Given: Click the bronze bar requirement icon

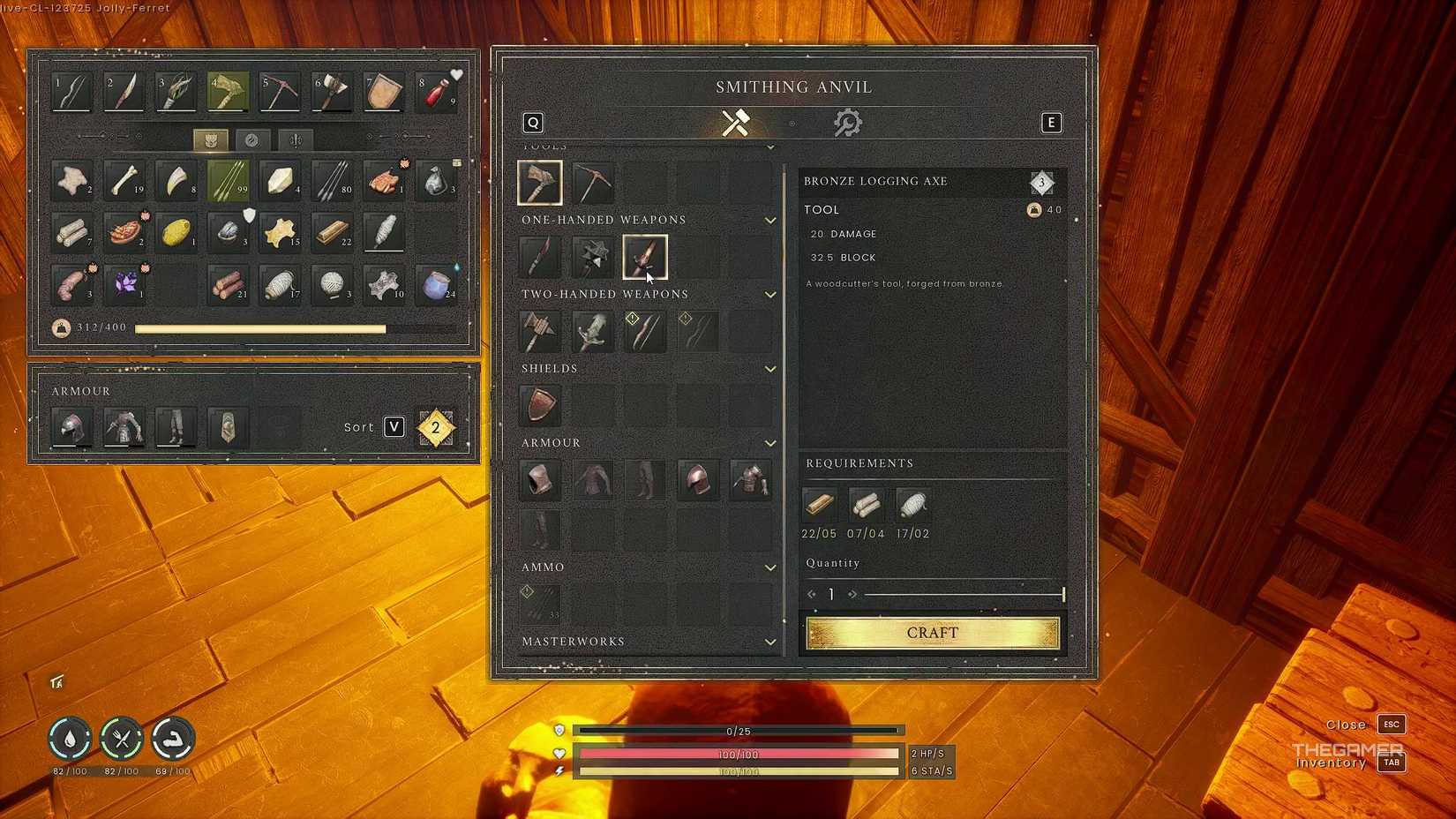Looking at the screenshot, I should 819,505.
